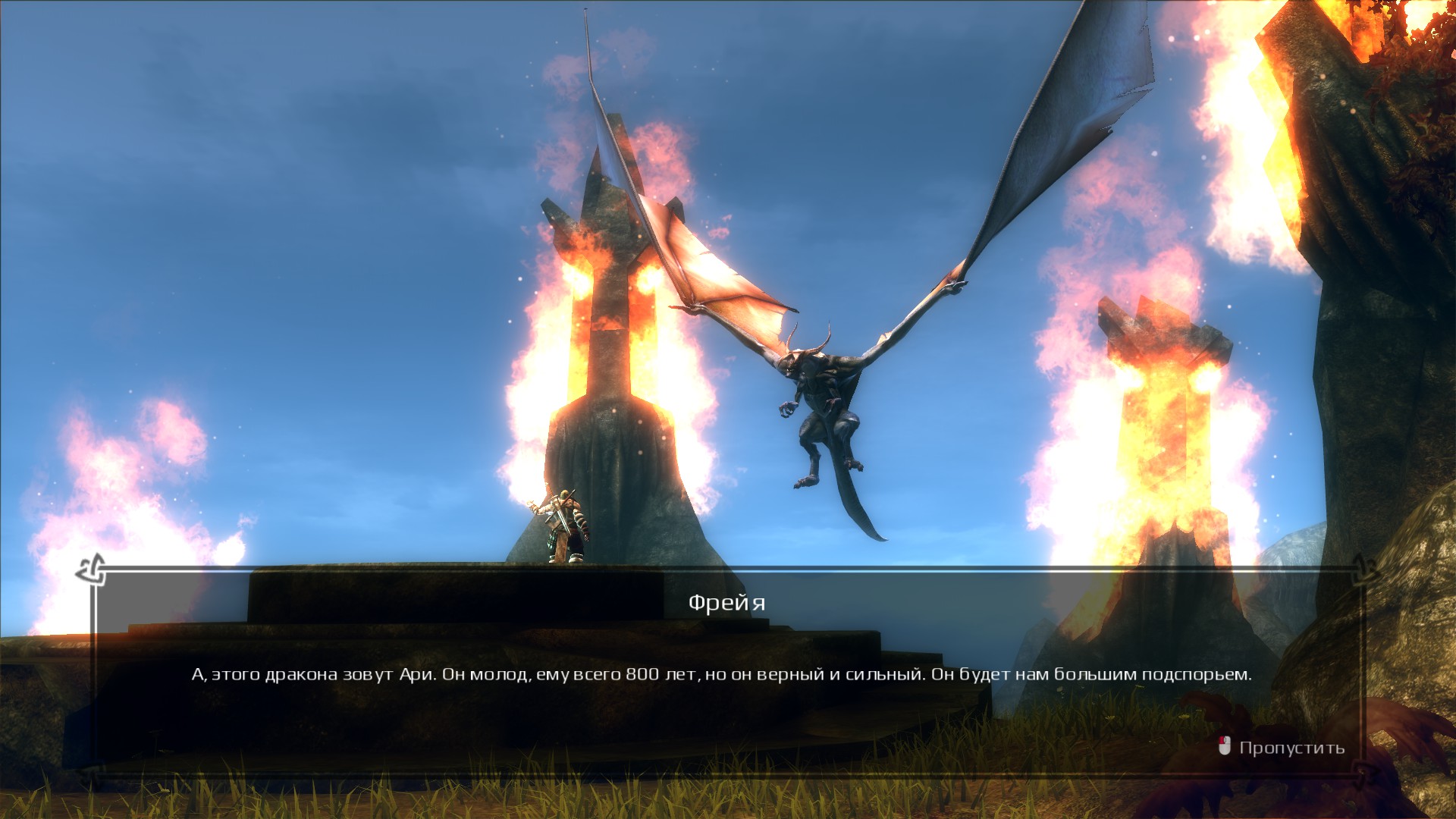The height and width of the screenshot is (819, 1456).
Task: Click the central flaming stone tower
Action: coord(607,341)
